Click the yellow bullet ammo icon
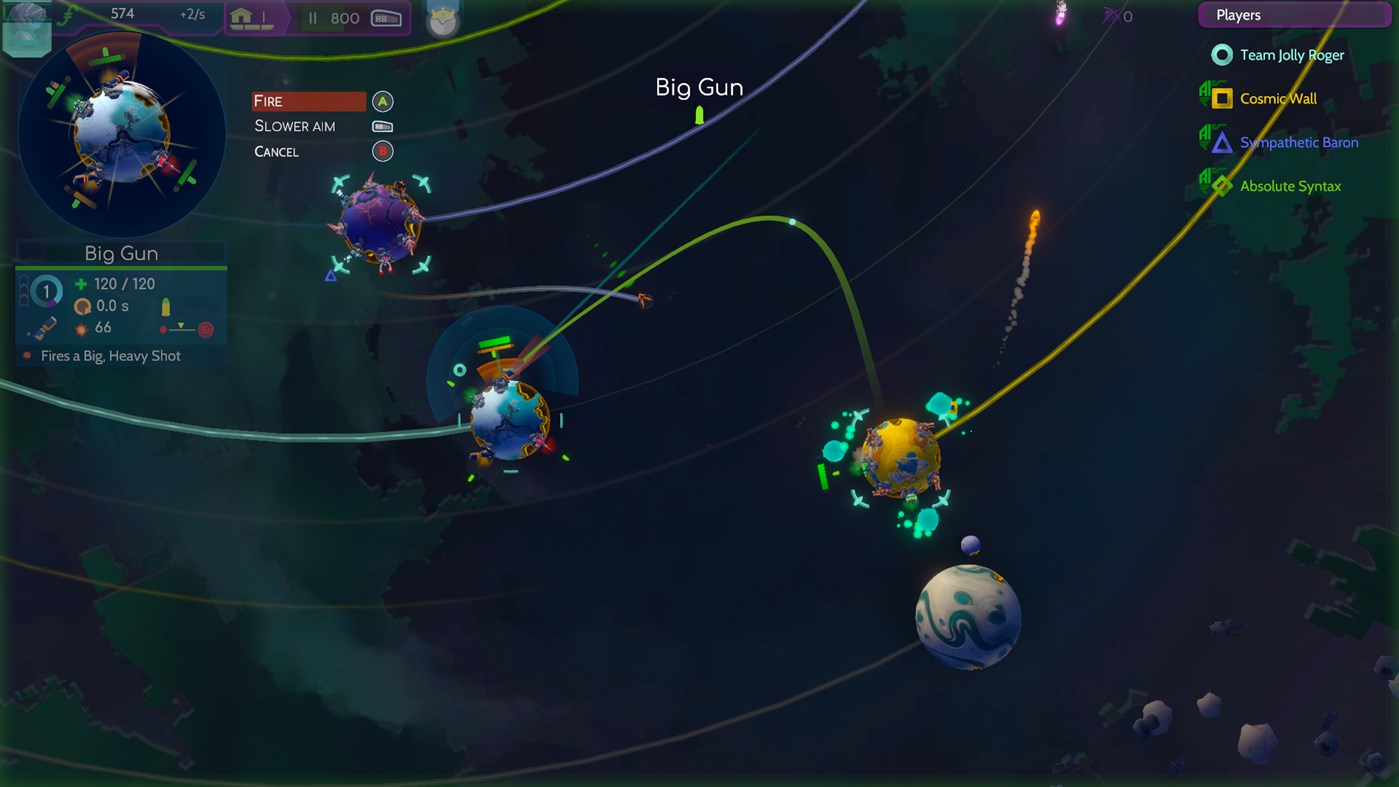The image size is (1399, 787). [x=167, y=305]
